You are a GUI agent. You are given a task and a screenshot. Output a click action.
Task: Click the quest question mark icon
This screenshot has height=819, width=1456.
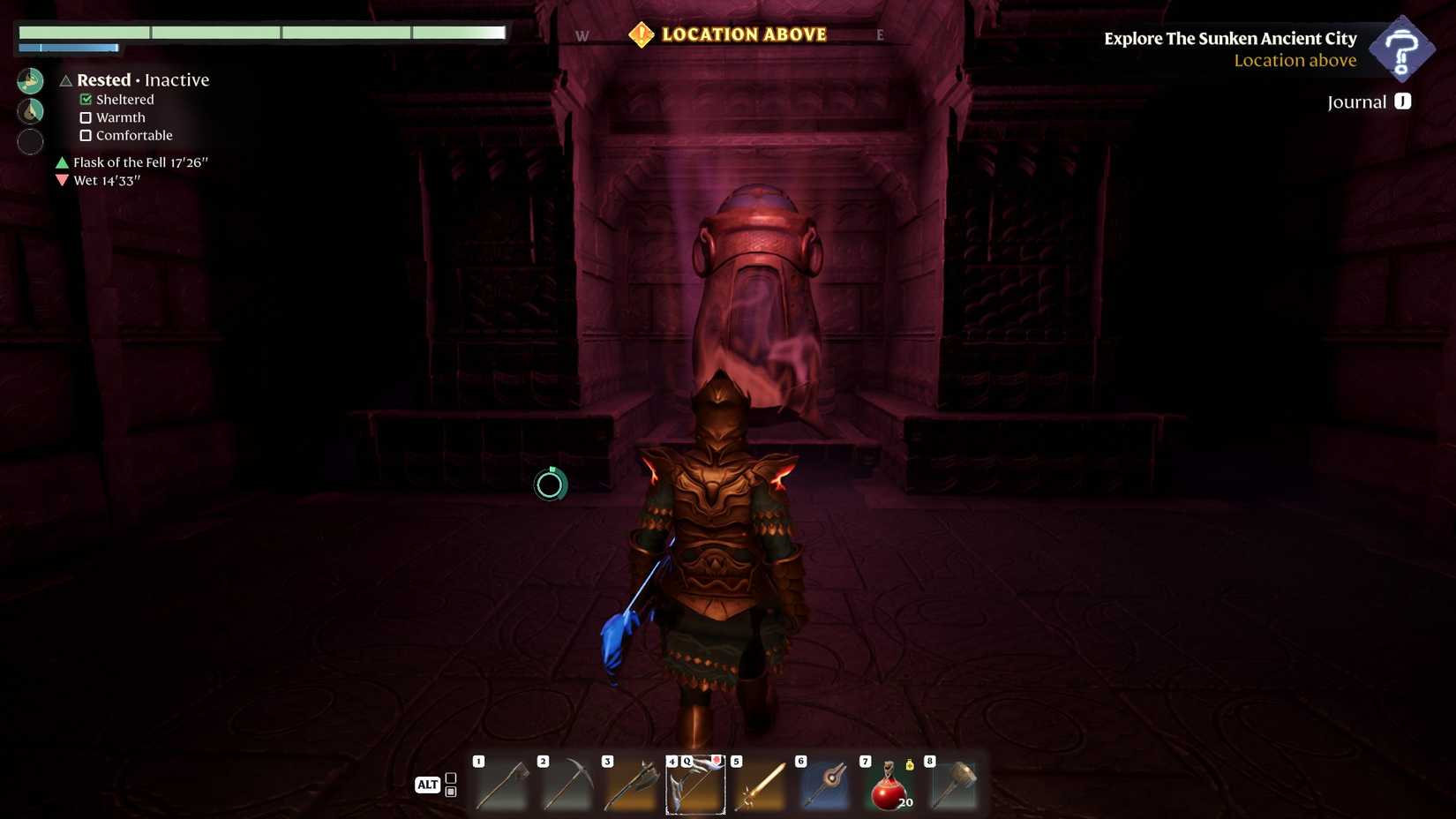point(1403,49)
